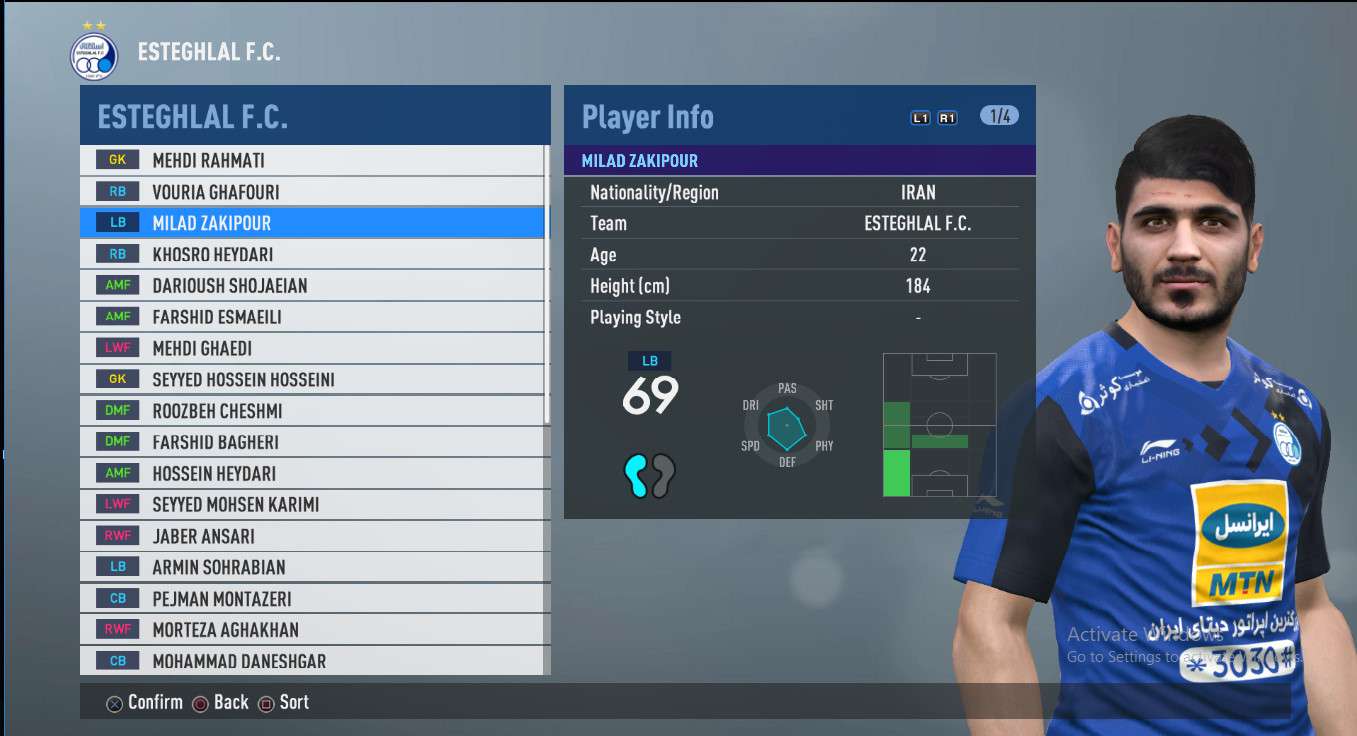Click the 1/4 Player Info page indicator
This screenshot has width=1357, height=736.
coord(999,116)
